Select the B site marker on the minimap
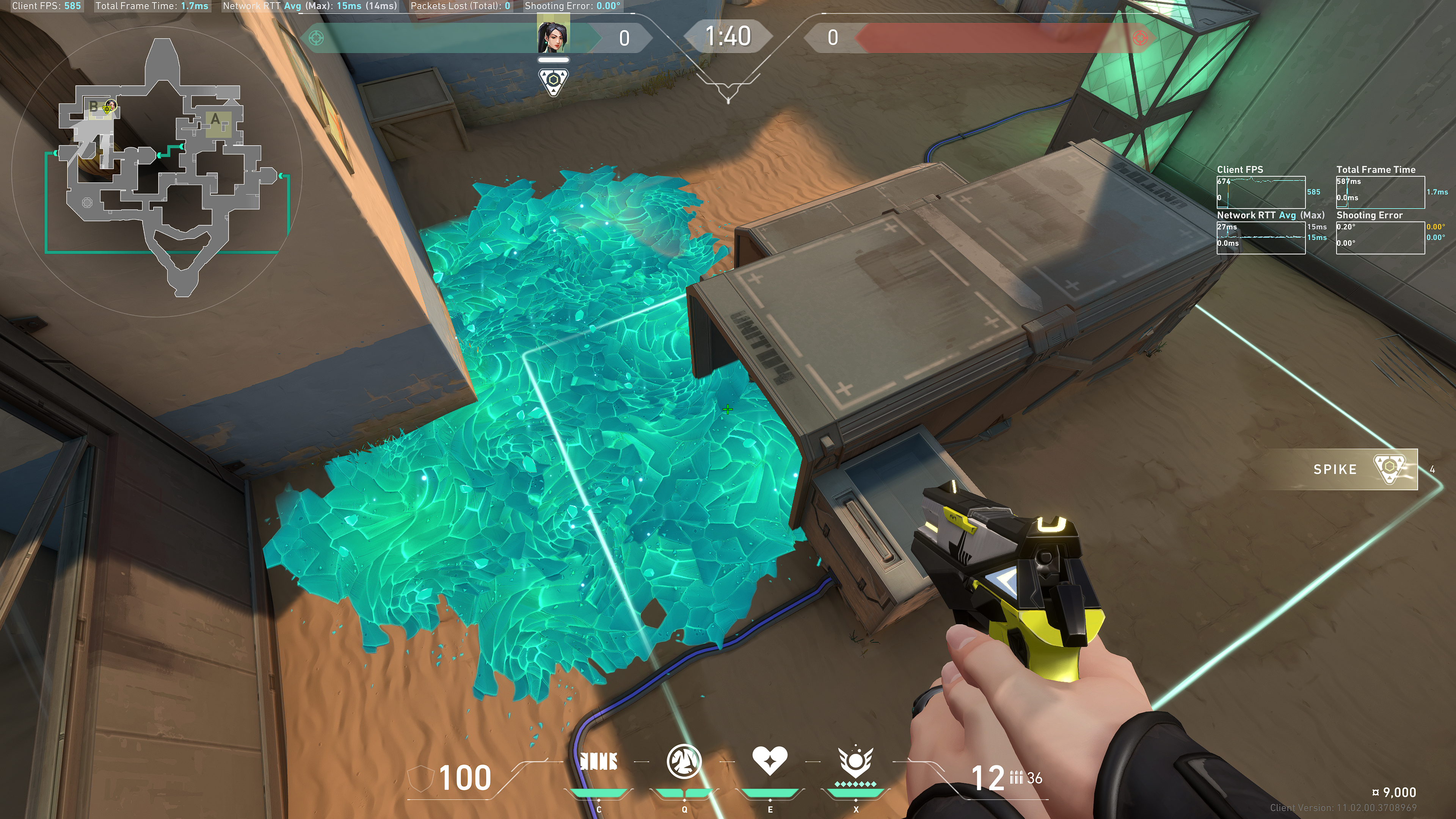Image resolution: width=1456 pixels, height=819 pixels. (94, 106)
